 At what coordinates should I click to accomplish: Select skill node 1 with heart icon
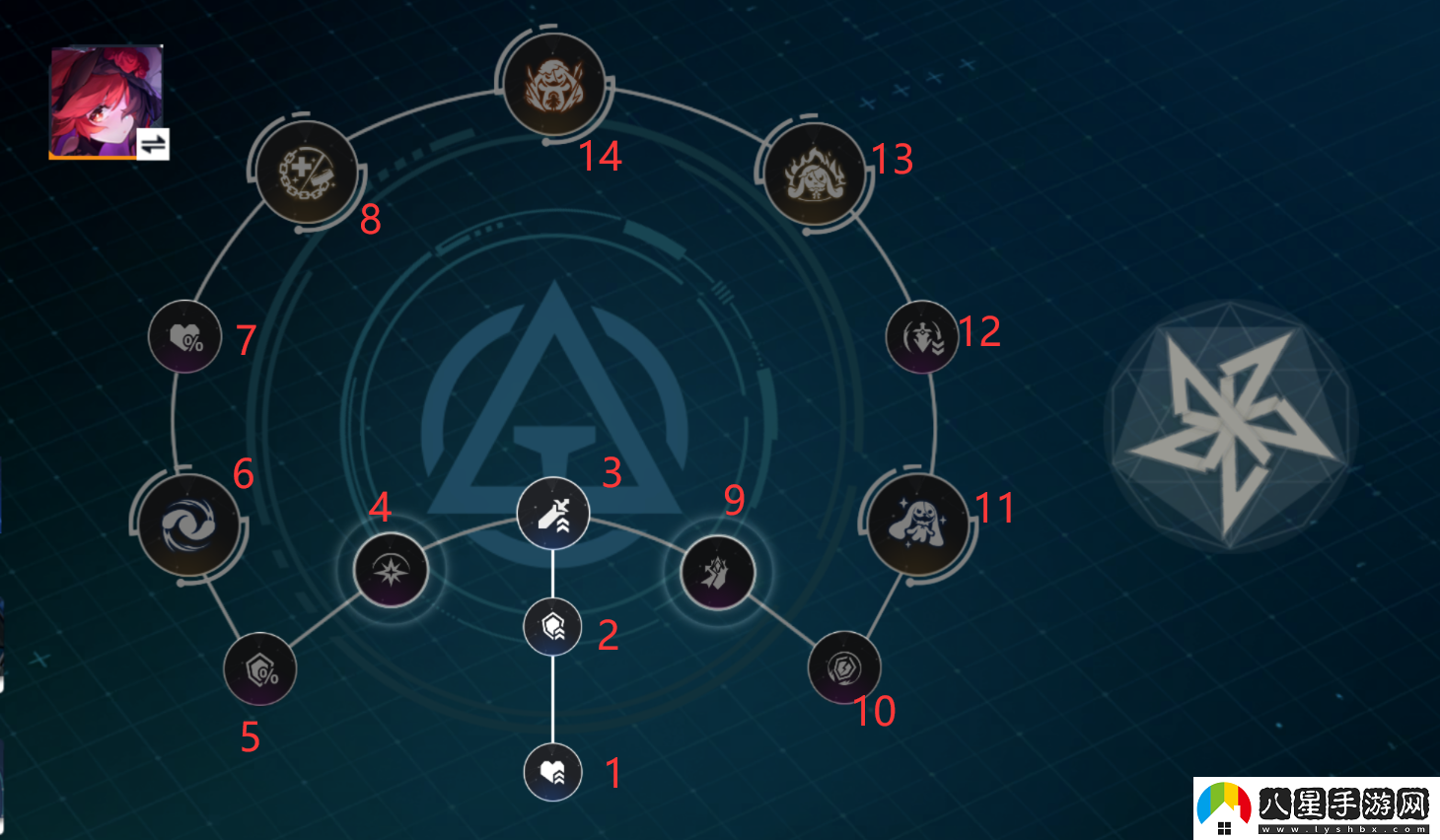pyautogui.click(x=552, y=772)
